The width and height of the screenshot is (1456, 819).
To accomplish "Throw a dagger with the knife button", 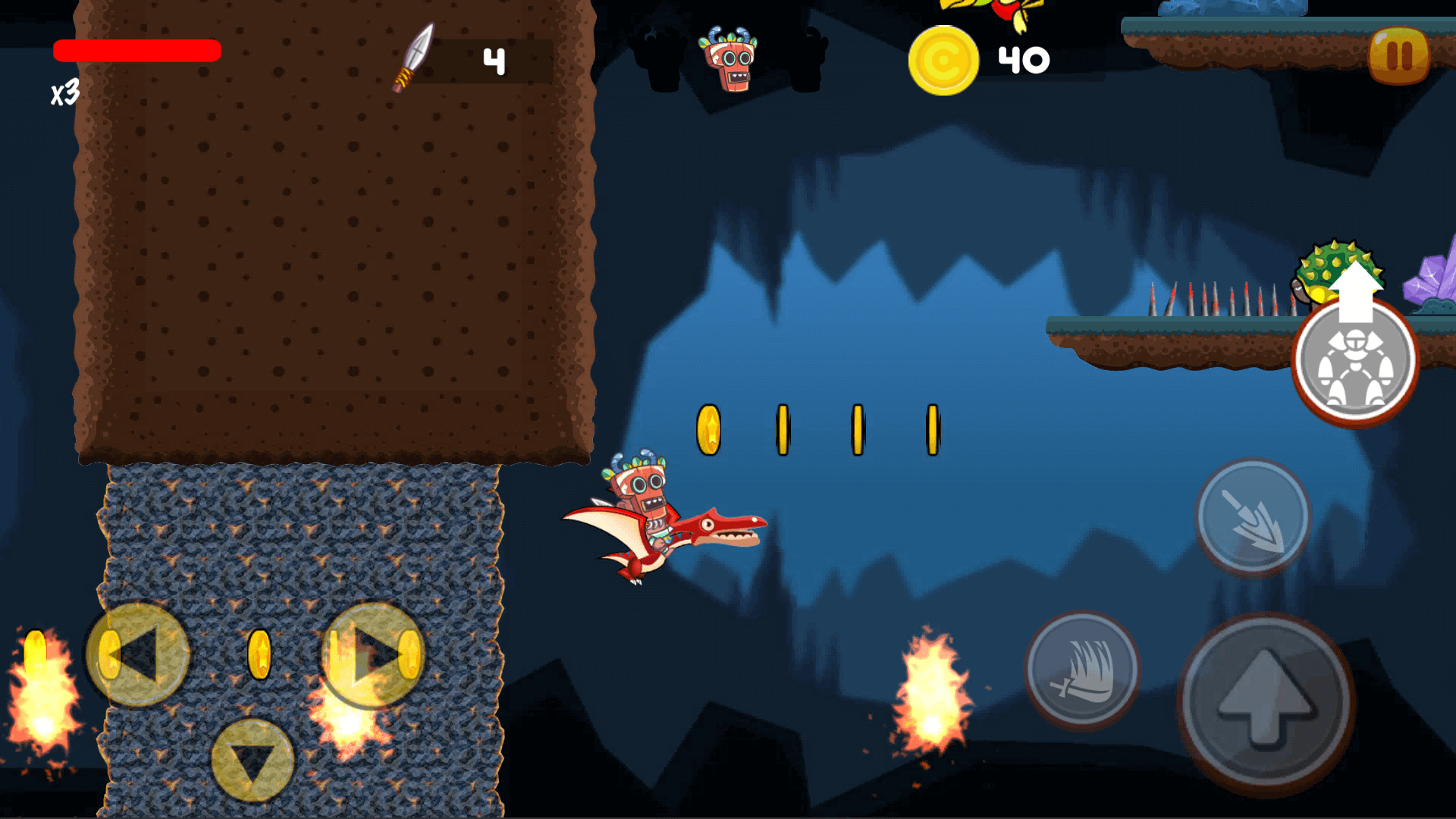I will [x=1253, y=517].
